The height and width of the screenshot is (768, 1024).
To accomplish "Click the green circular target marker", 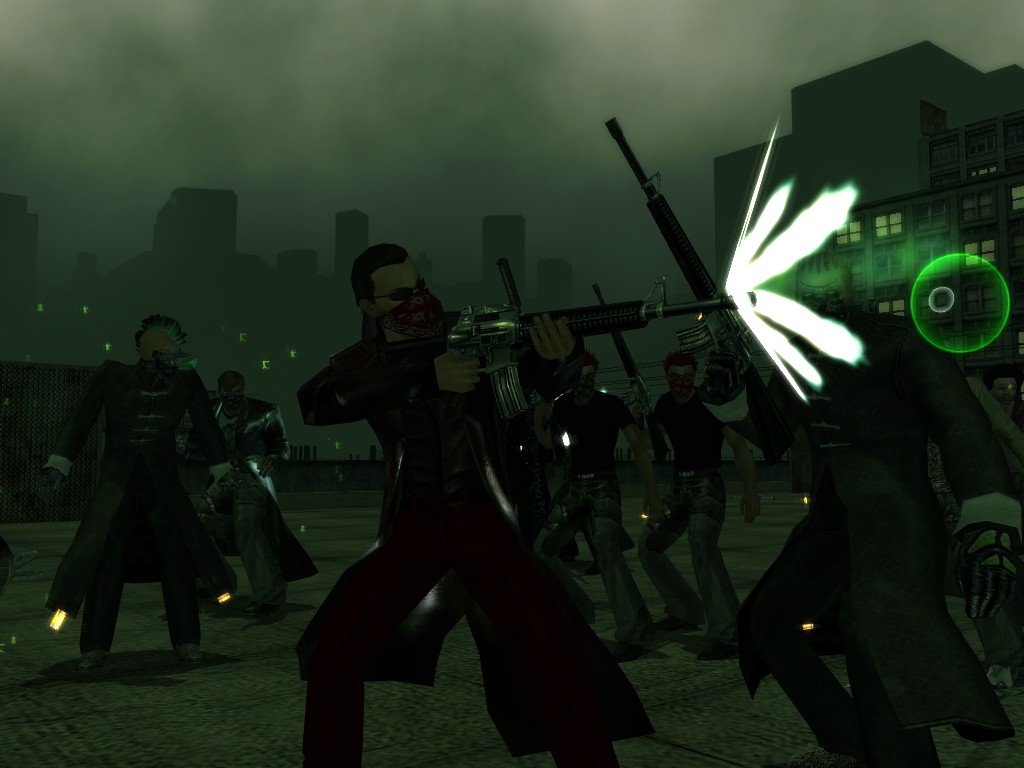I will [x=959, y=302].
